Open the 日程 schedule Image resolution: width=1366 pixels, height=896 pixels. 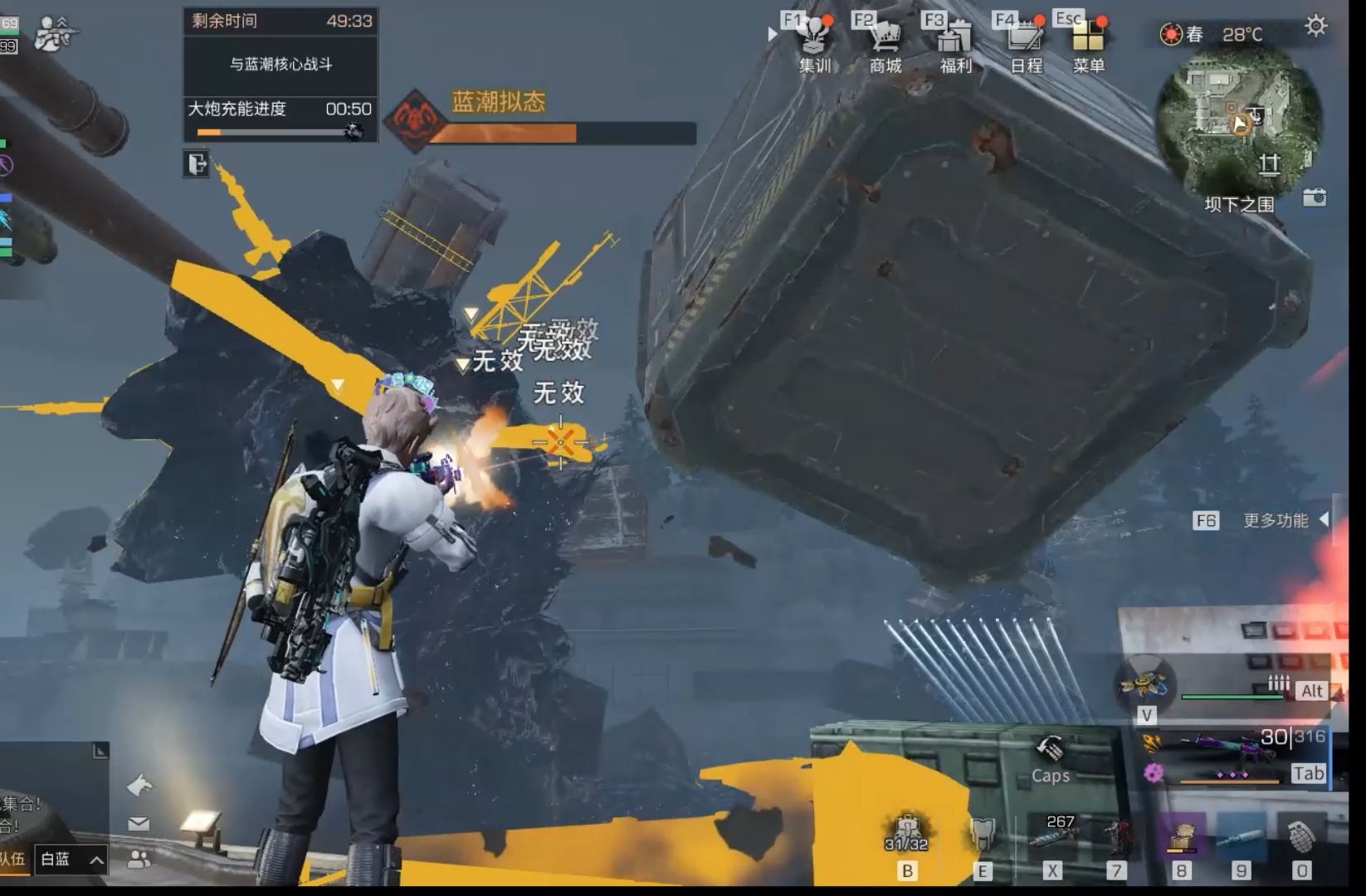[1026, 45]
